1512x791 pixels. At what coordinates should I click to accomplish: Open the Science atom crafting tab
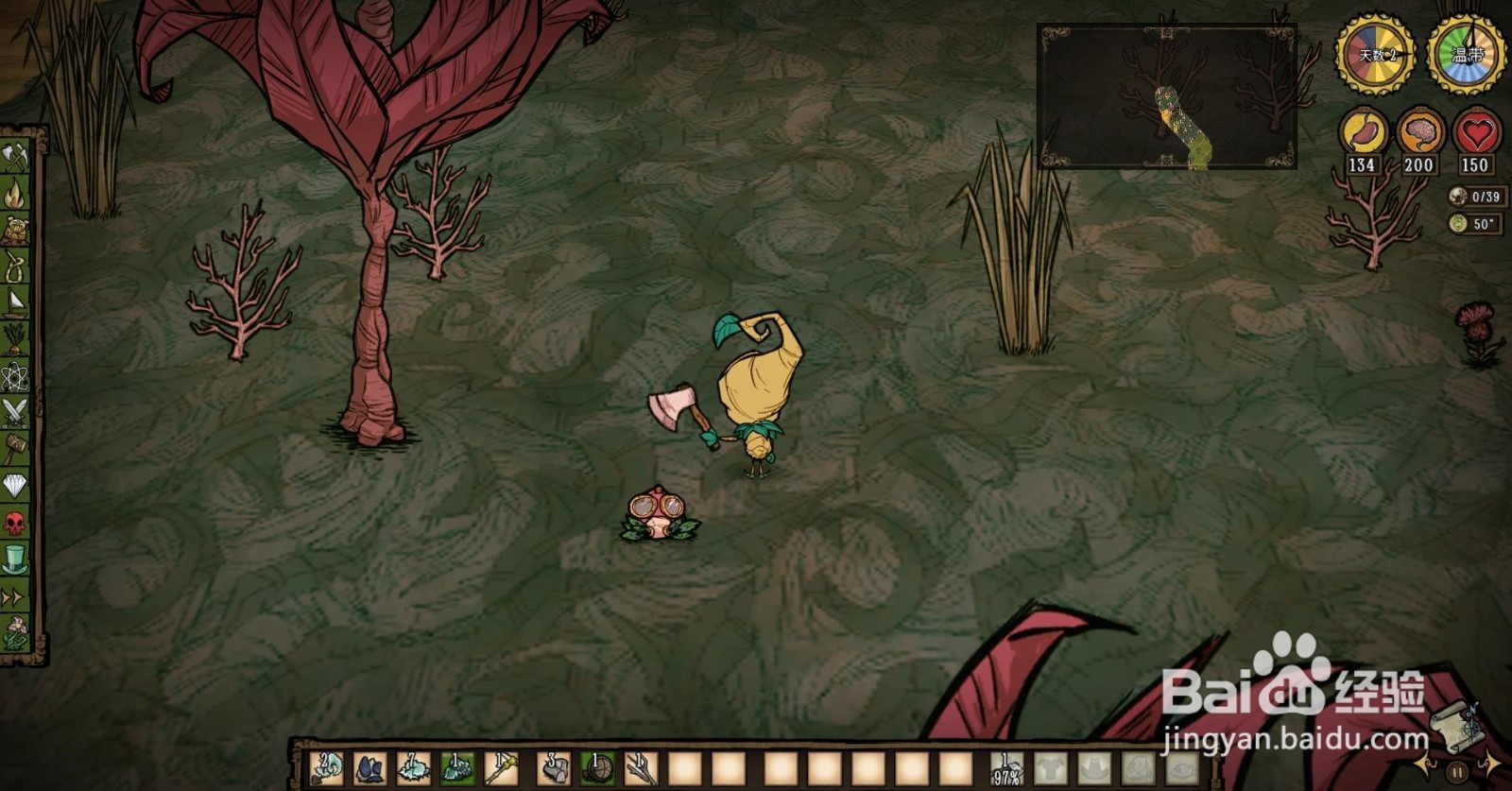[15, 376]
